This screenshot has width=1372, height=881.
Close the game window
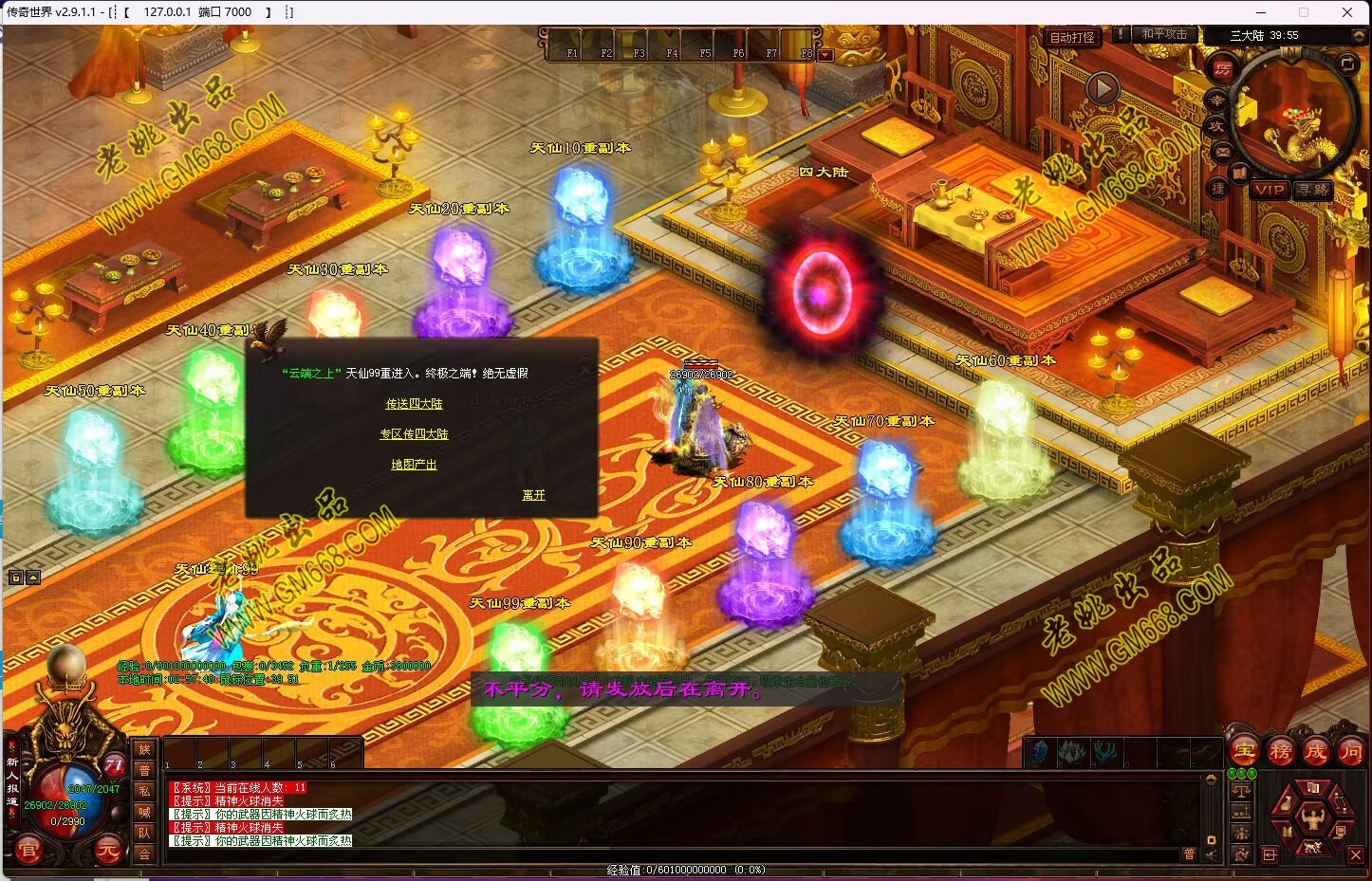click(1347, 12)
